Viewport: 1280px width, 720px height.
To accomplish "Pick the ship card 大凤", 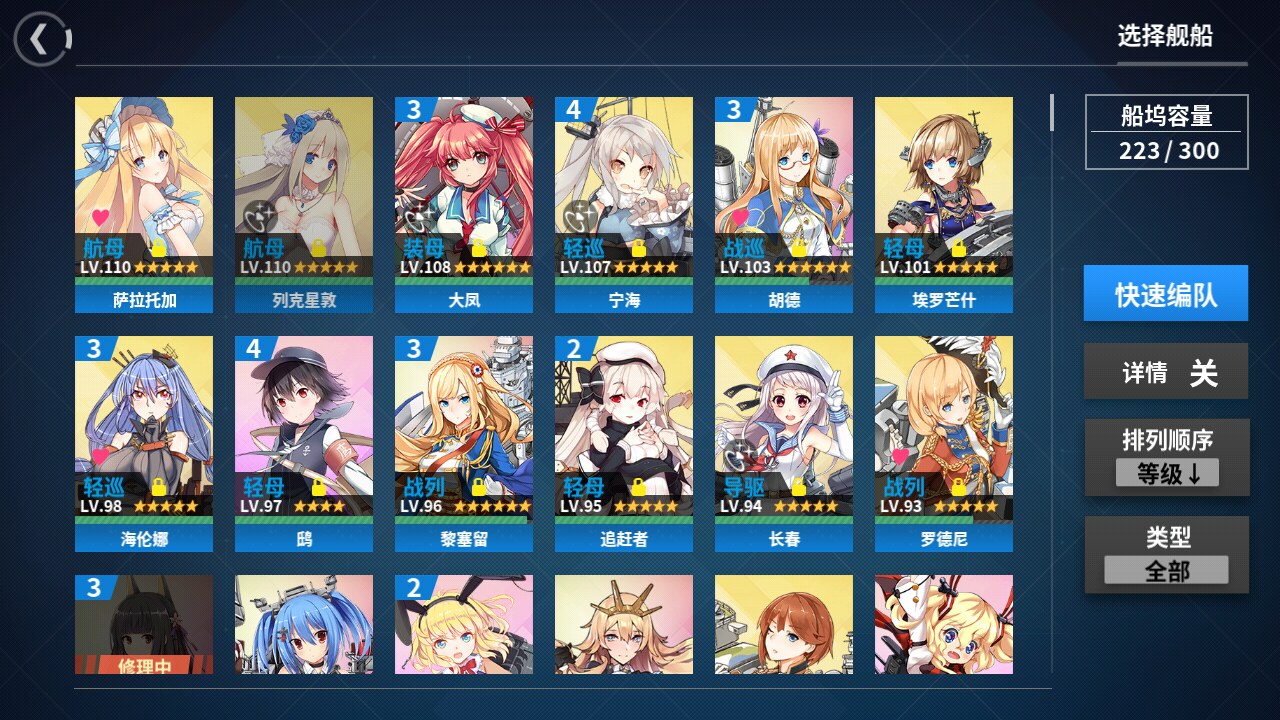I will coord(464,204).
